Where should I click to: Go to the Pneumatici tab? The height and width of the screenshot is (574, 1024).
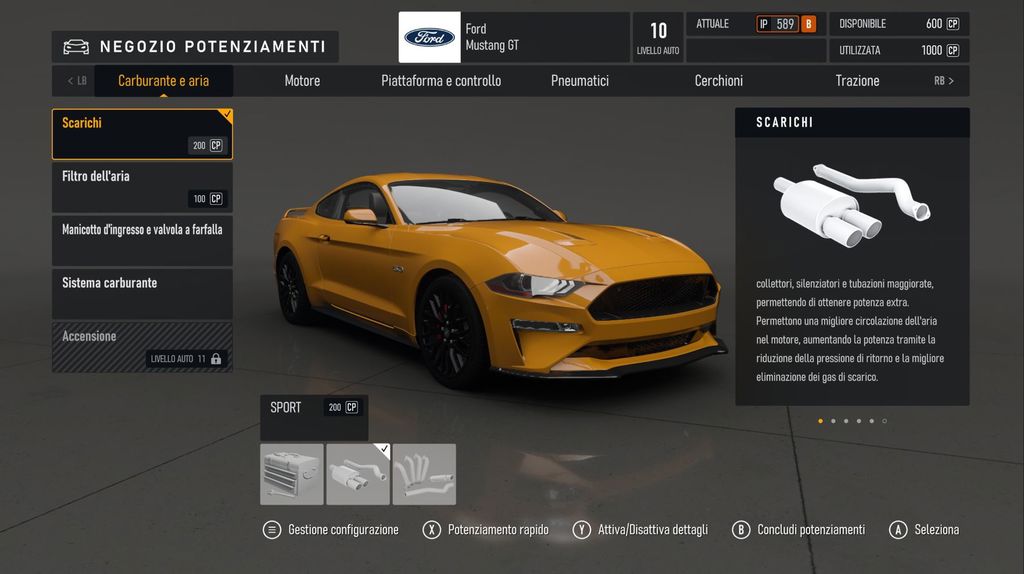point(580,81)
